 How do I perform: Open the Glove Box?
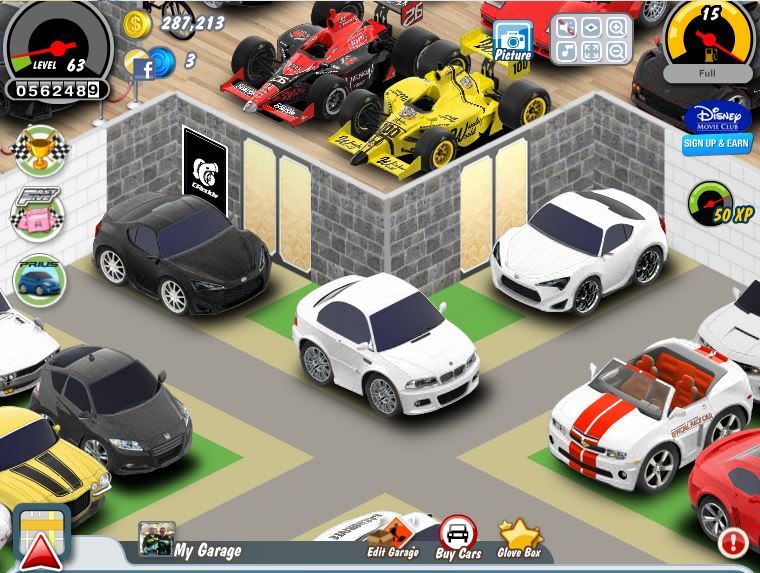click(x=519, y=538)
